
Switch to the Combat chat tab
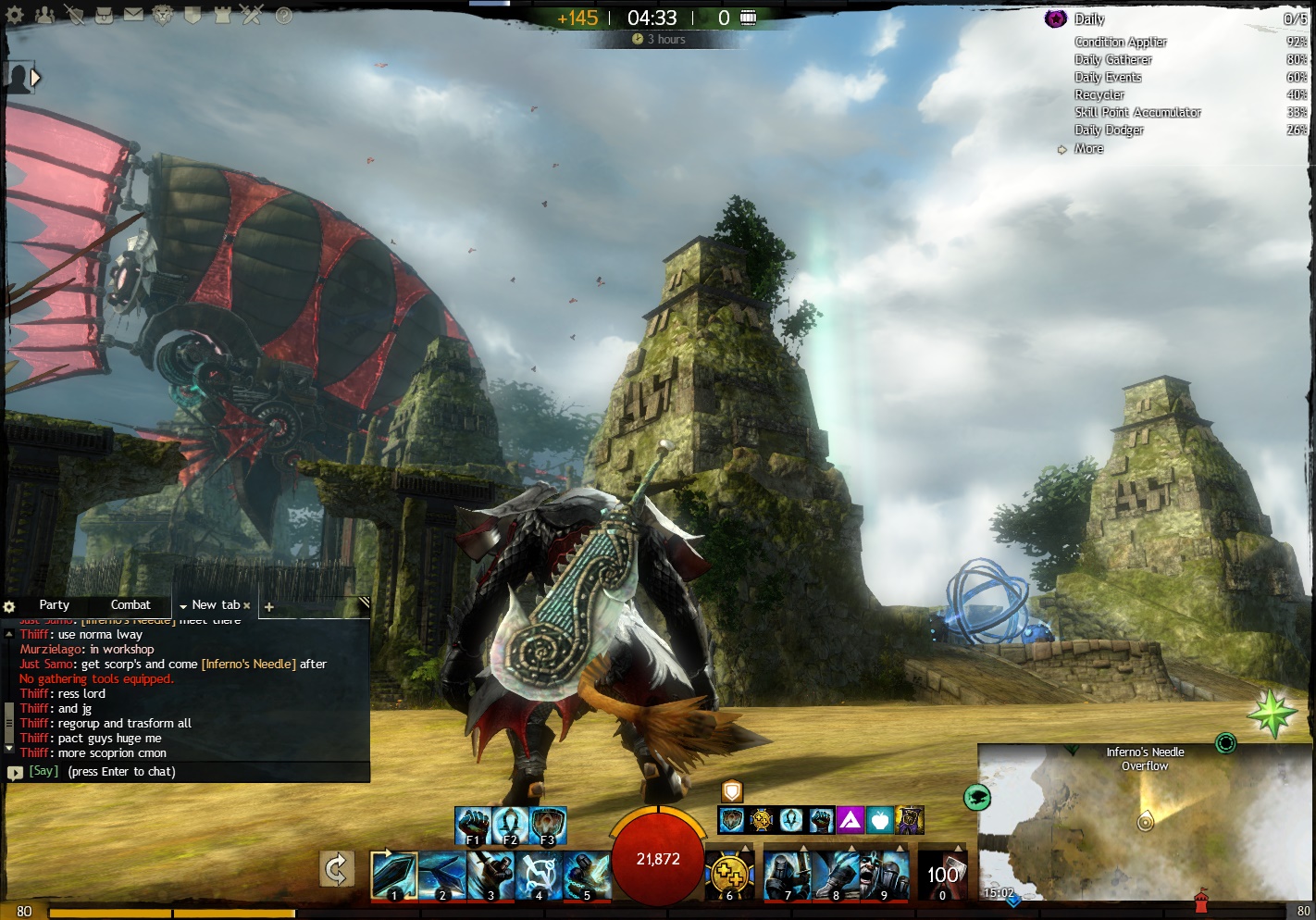point(130,605)
